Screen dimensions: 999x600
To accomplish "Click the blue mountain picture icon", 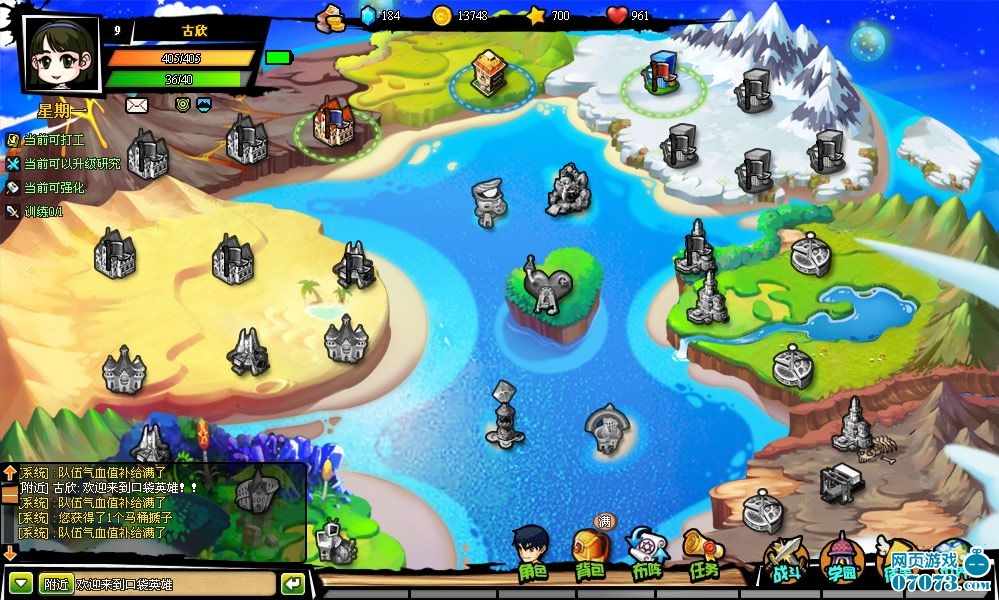I will pos(204,104).
